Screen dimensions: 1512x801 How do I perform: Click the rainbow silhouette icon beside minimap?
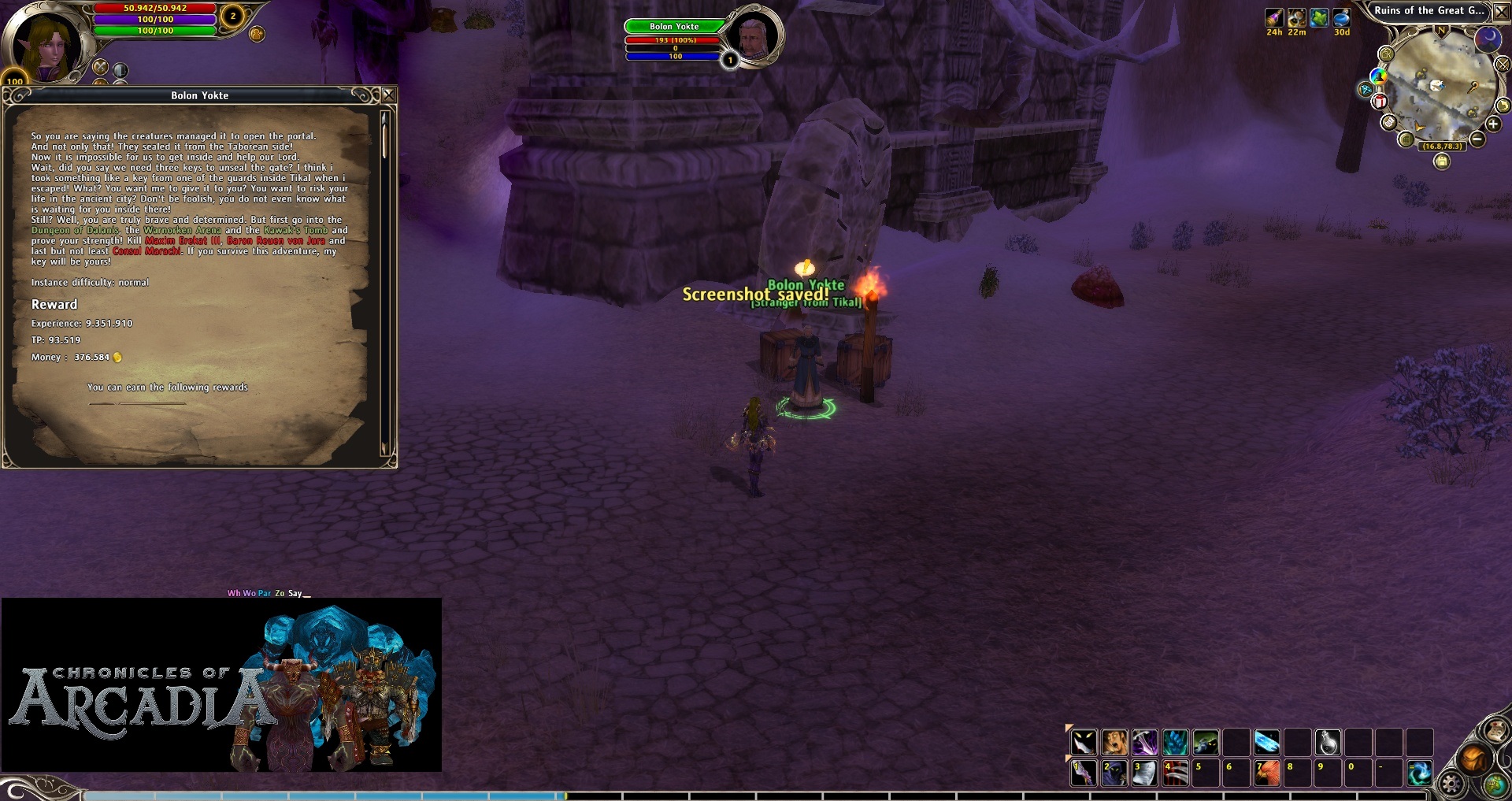(x=1378, y=76)
